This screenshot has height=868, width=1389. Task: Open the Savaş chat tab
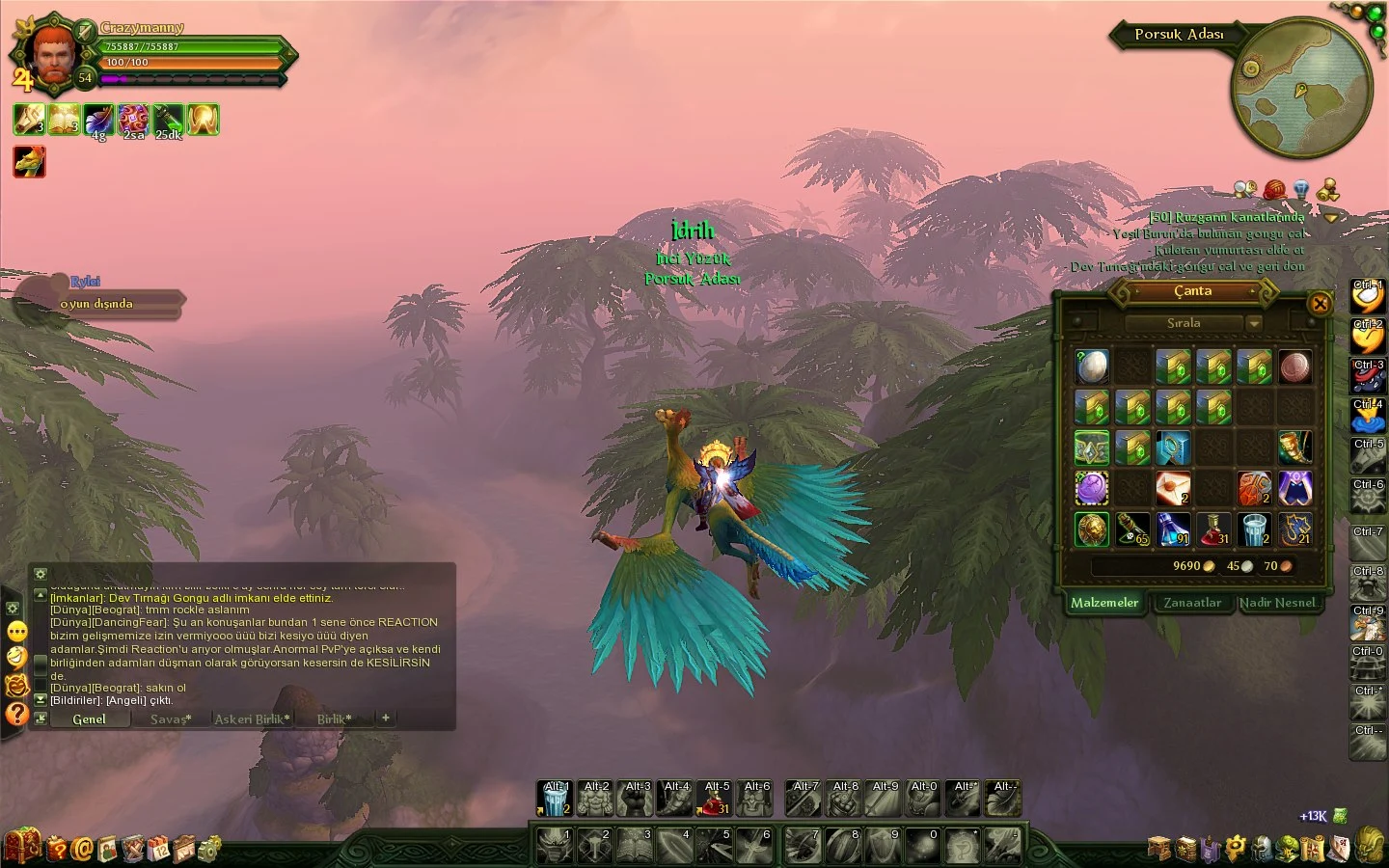point(171,719)
